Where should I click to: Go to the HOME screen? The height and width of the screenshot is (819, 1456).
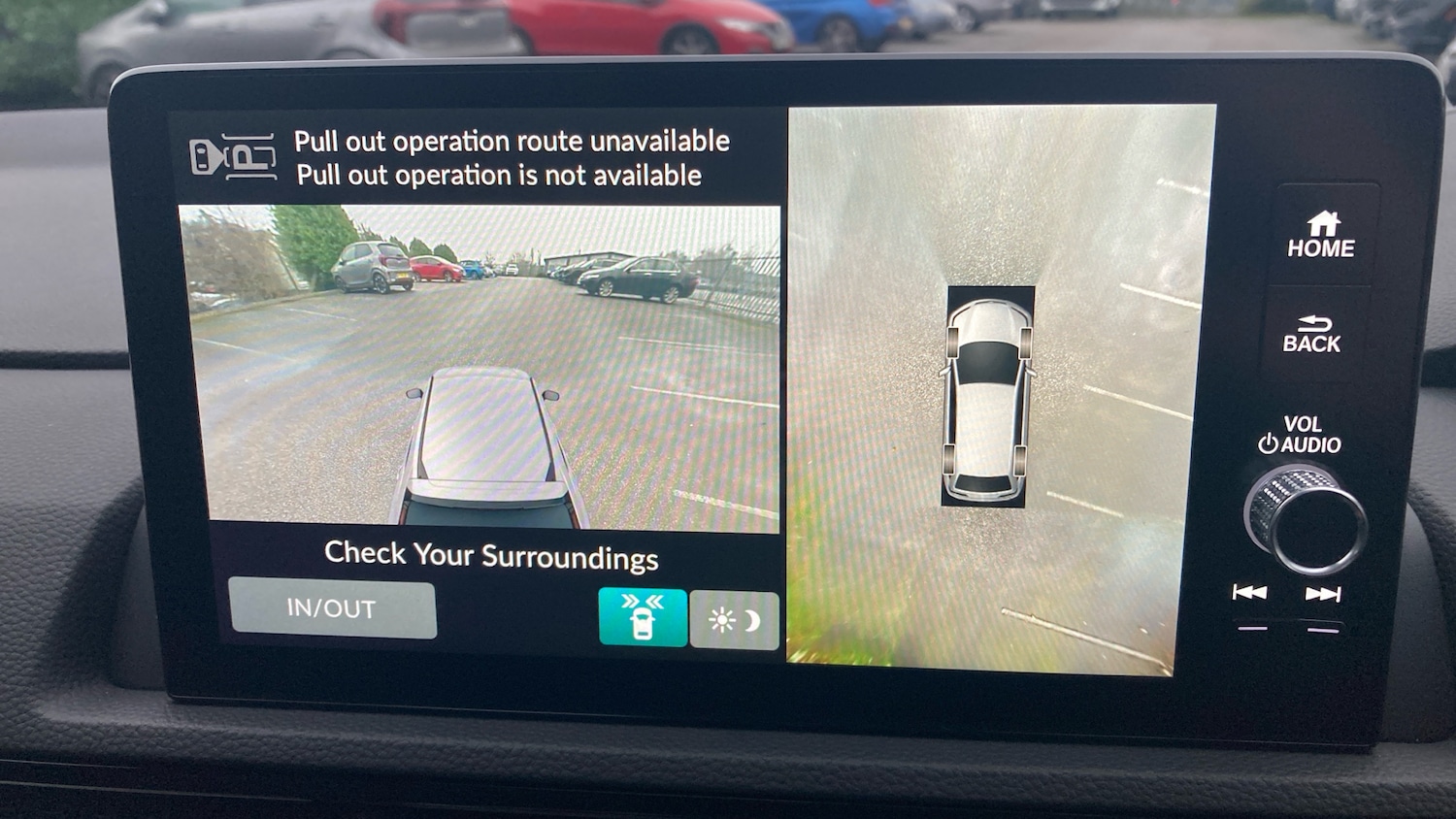(x=1320, y=236)
